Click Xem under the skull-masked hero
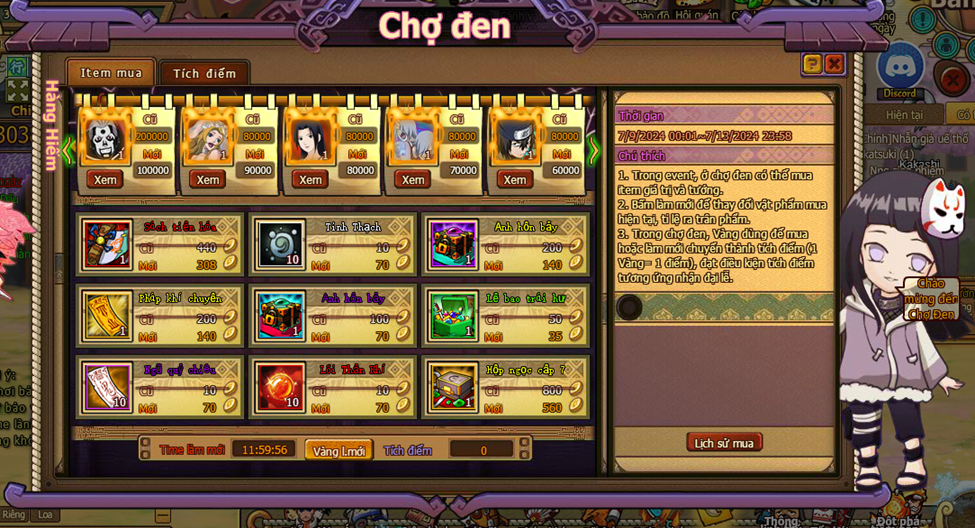The height and width of the screenshot is (528, 975). [105, 179]
